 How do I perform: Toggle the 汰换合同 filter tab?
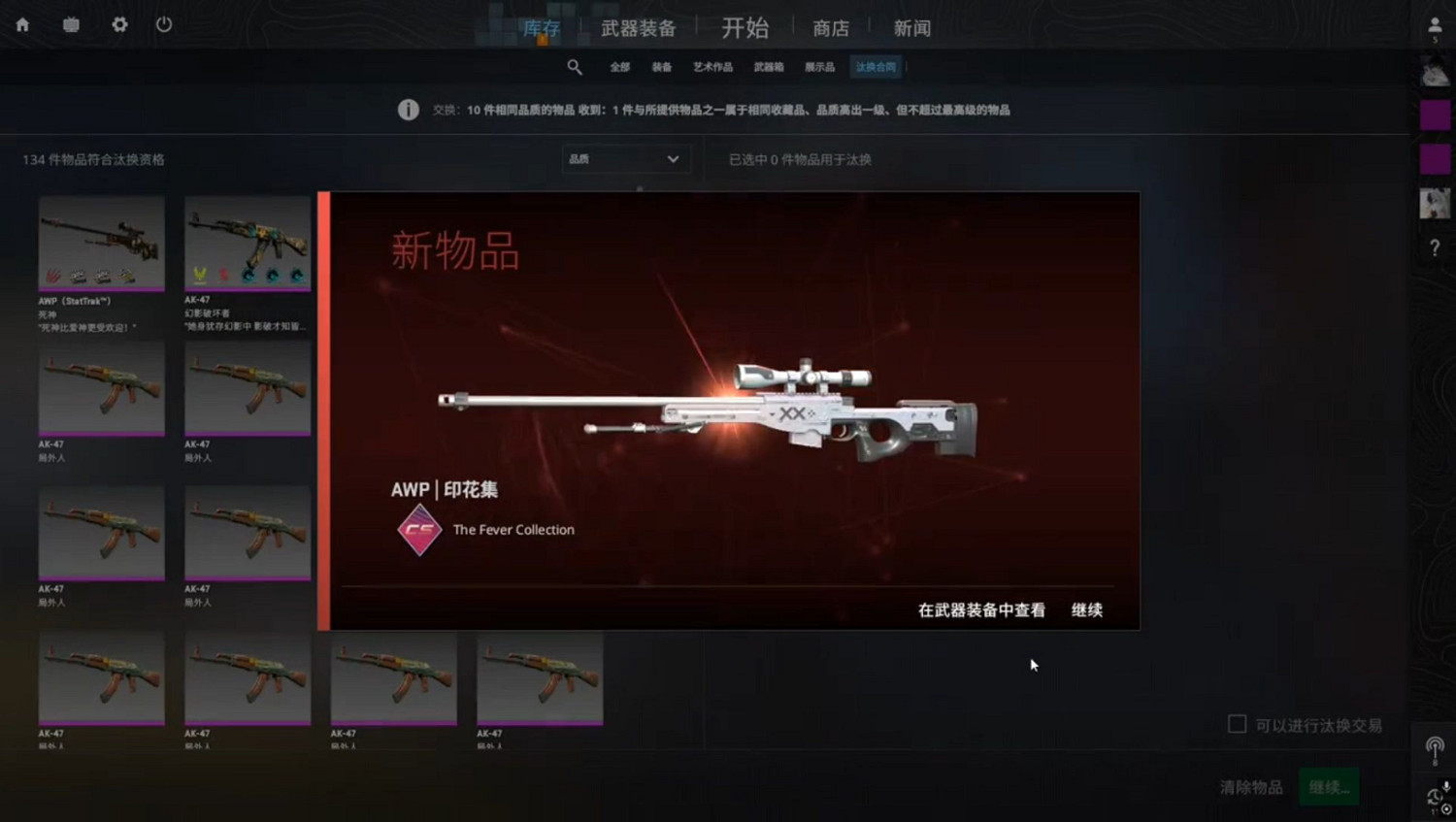coord(875,66)
